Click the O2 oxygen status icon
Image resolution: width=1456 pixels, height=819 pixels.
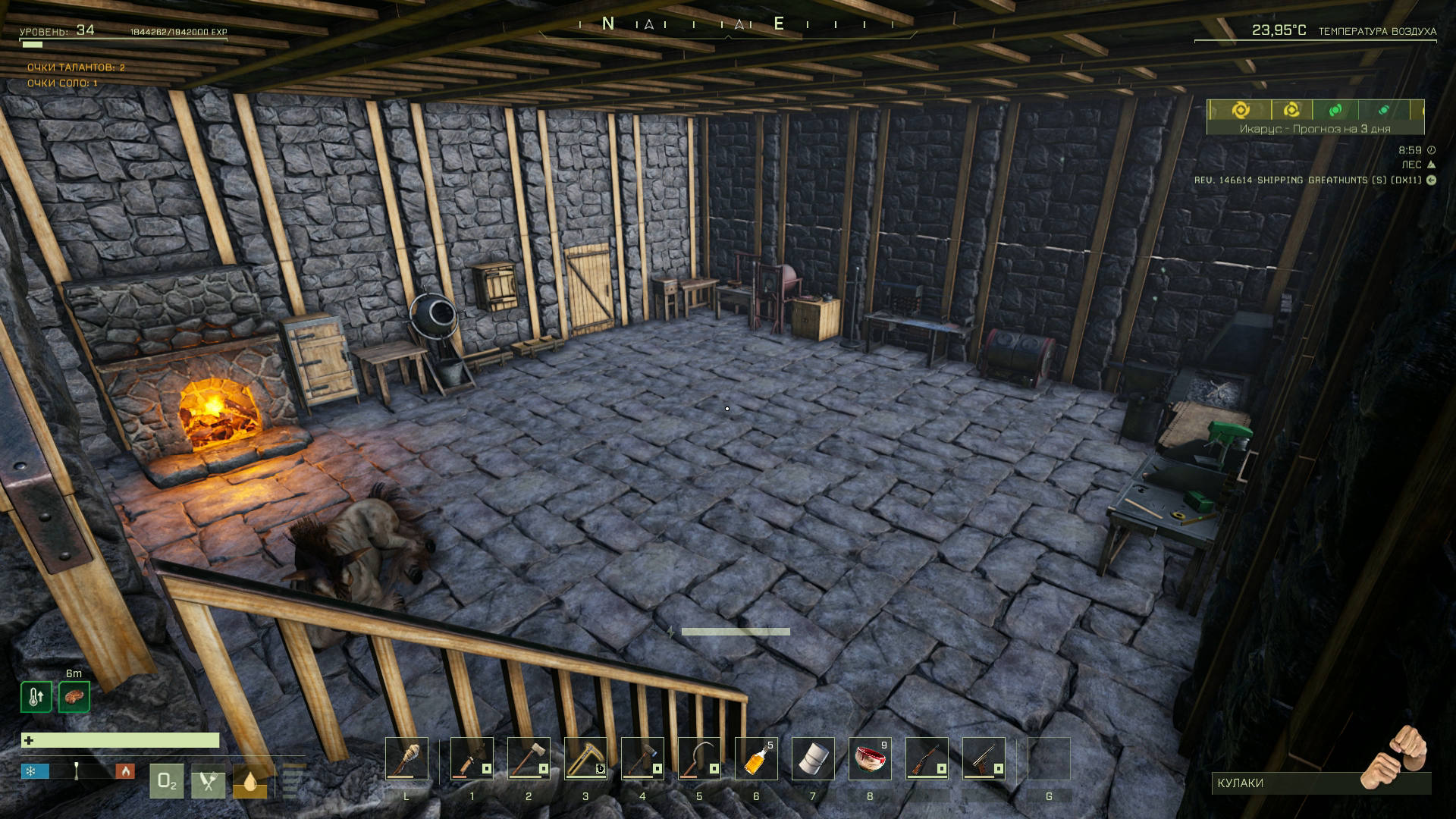point(167,782)
